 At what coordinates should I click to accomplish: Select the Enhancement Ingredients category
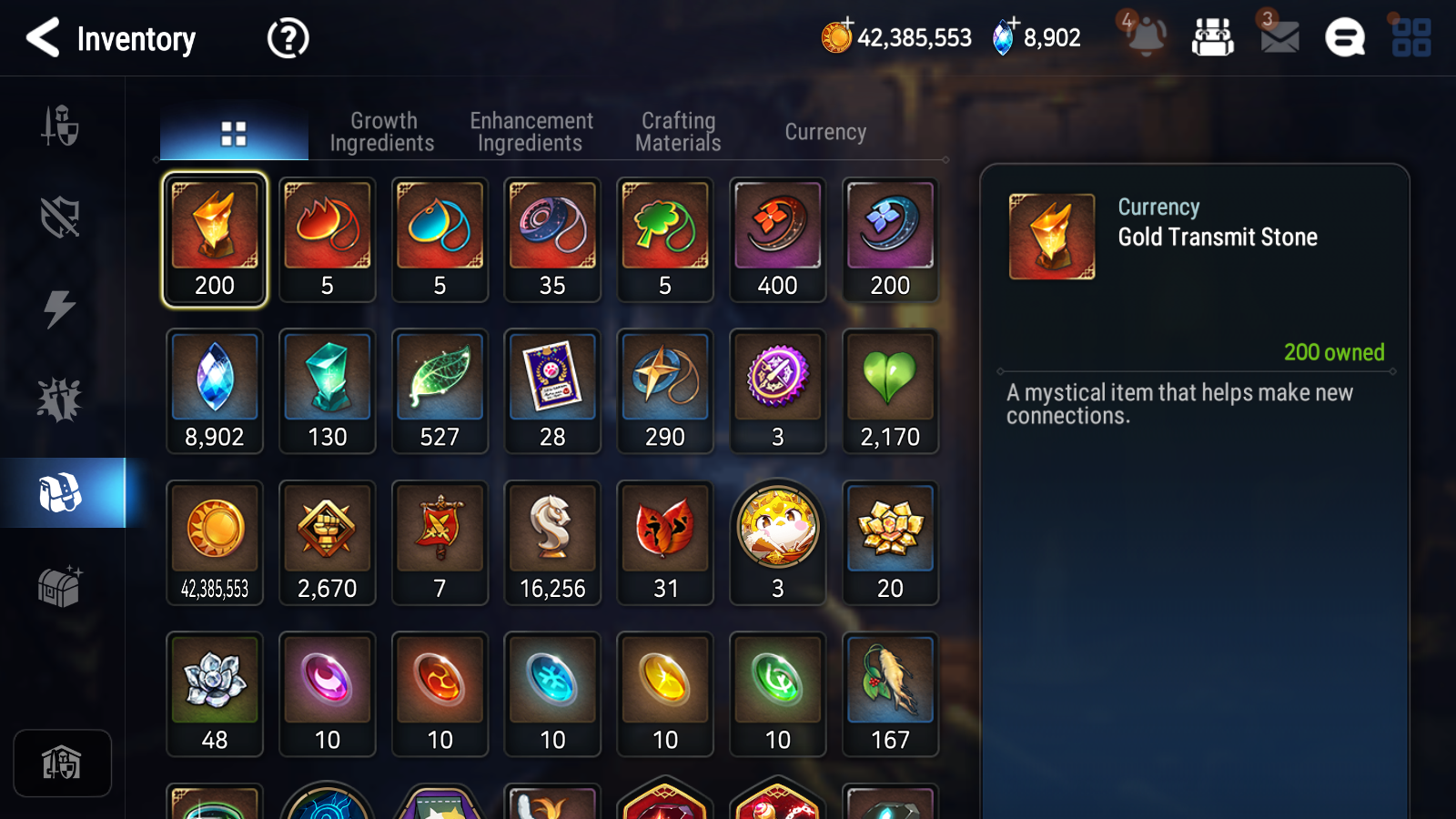[531, 131]
